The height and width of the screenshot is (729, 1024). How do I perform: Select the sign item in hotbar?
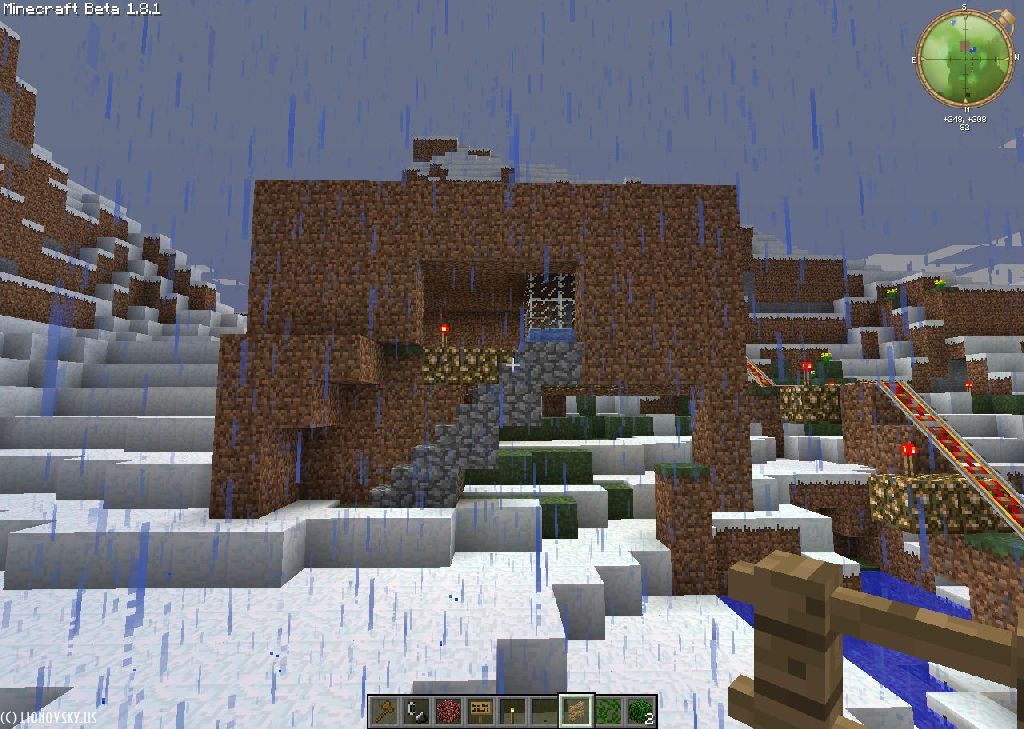click(480, 711)
